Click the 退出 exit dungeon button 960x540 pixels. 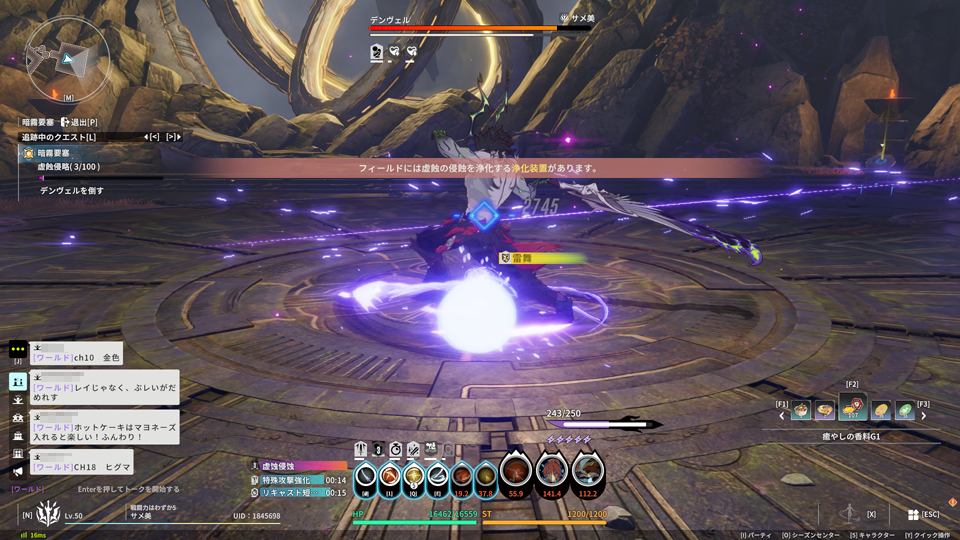pos(78,122)
